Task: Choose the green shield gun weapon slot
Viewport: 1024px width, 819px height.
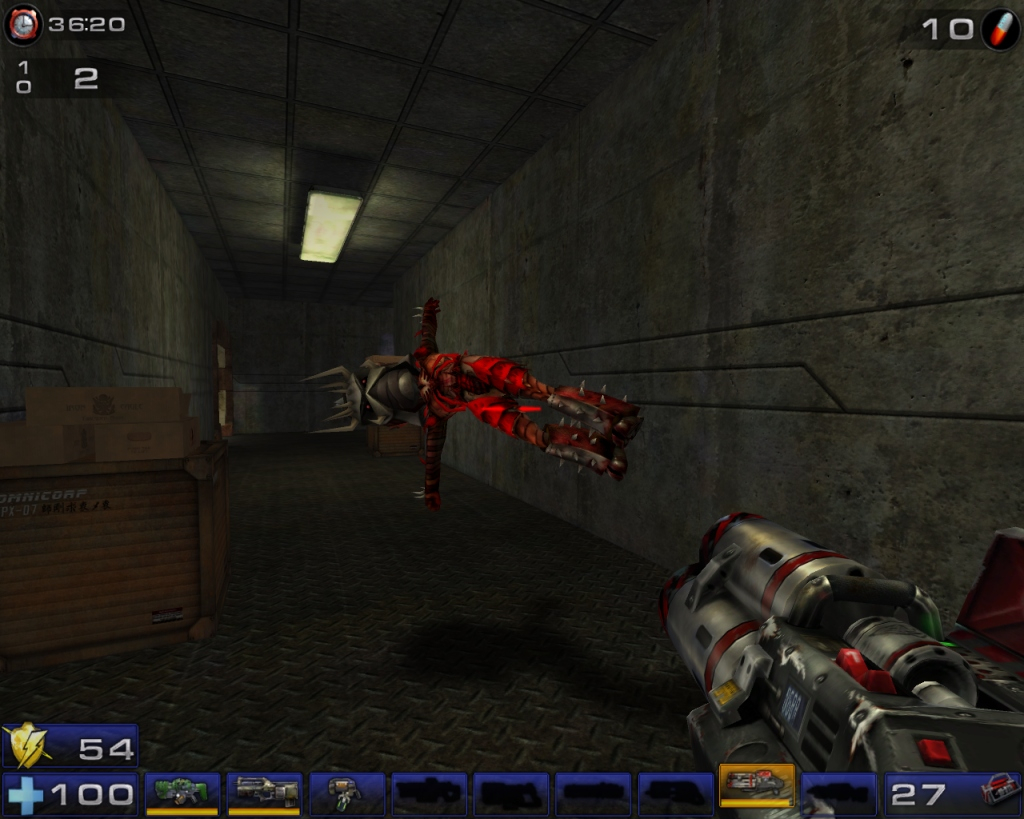Action: point(182,792)
